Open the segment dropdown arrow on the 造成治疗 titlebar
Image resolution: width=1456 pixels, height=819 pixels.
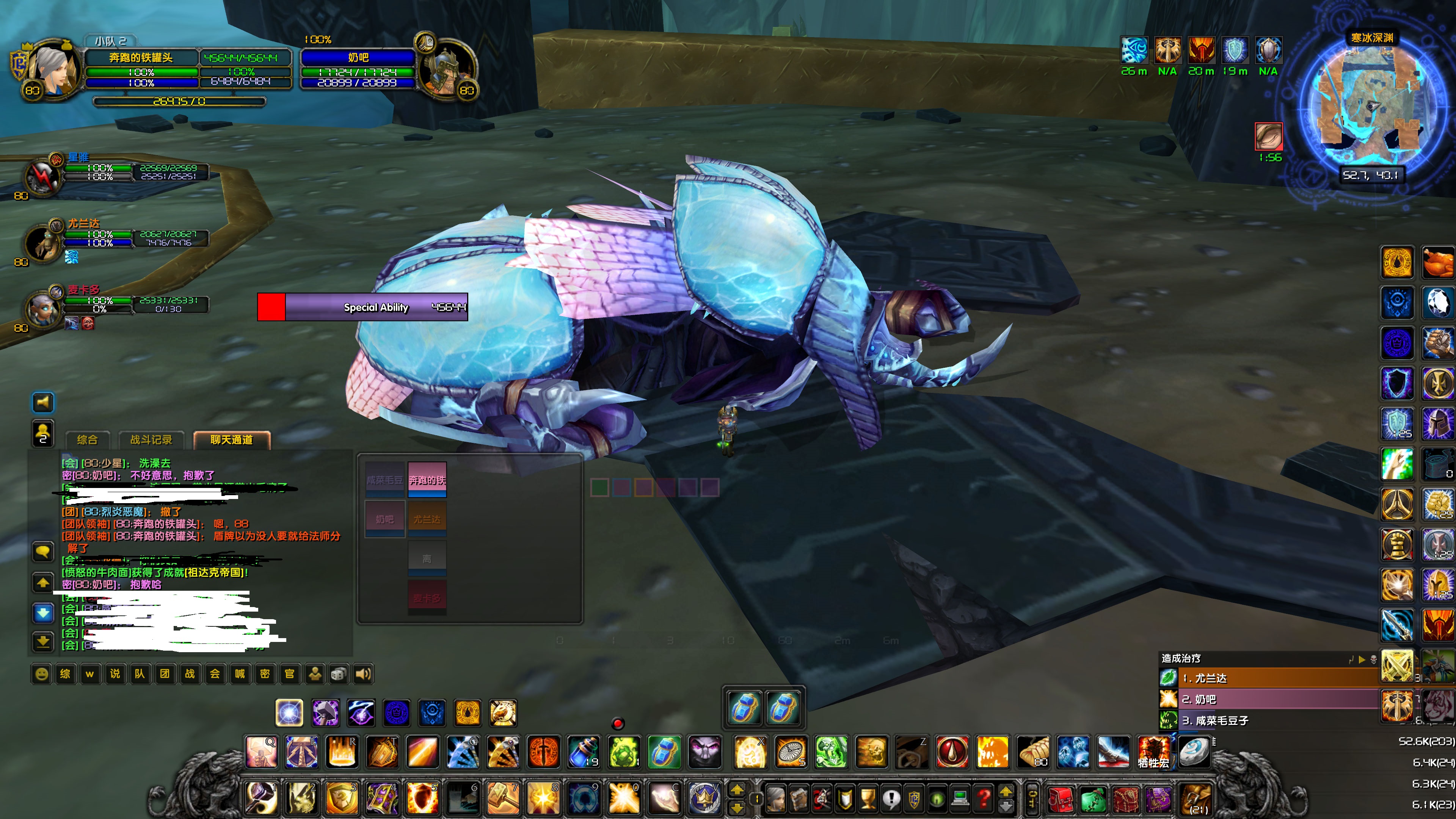[x=1362, y=660]
